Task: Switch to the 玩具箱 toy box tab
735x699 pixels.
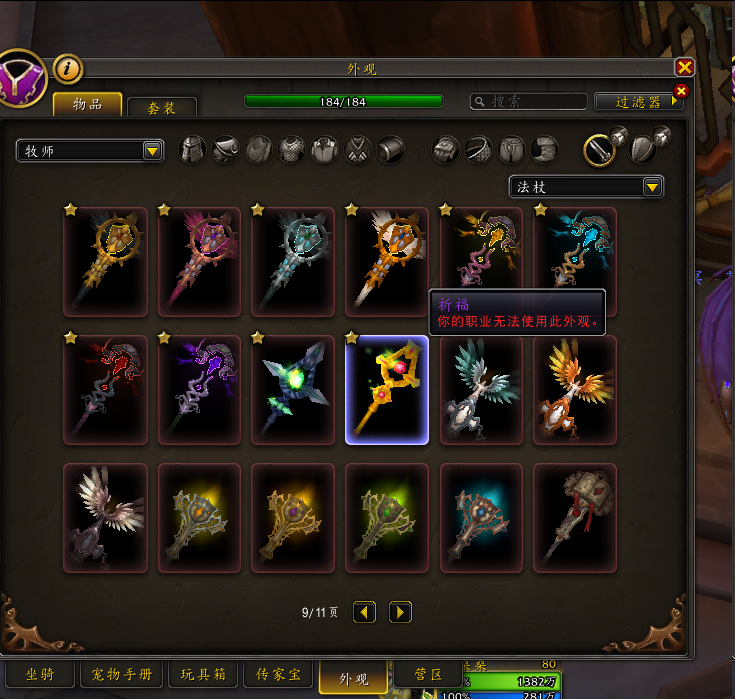Action: pyautogui.click(x=202, y=675)
